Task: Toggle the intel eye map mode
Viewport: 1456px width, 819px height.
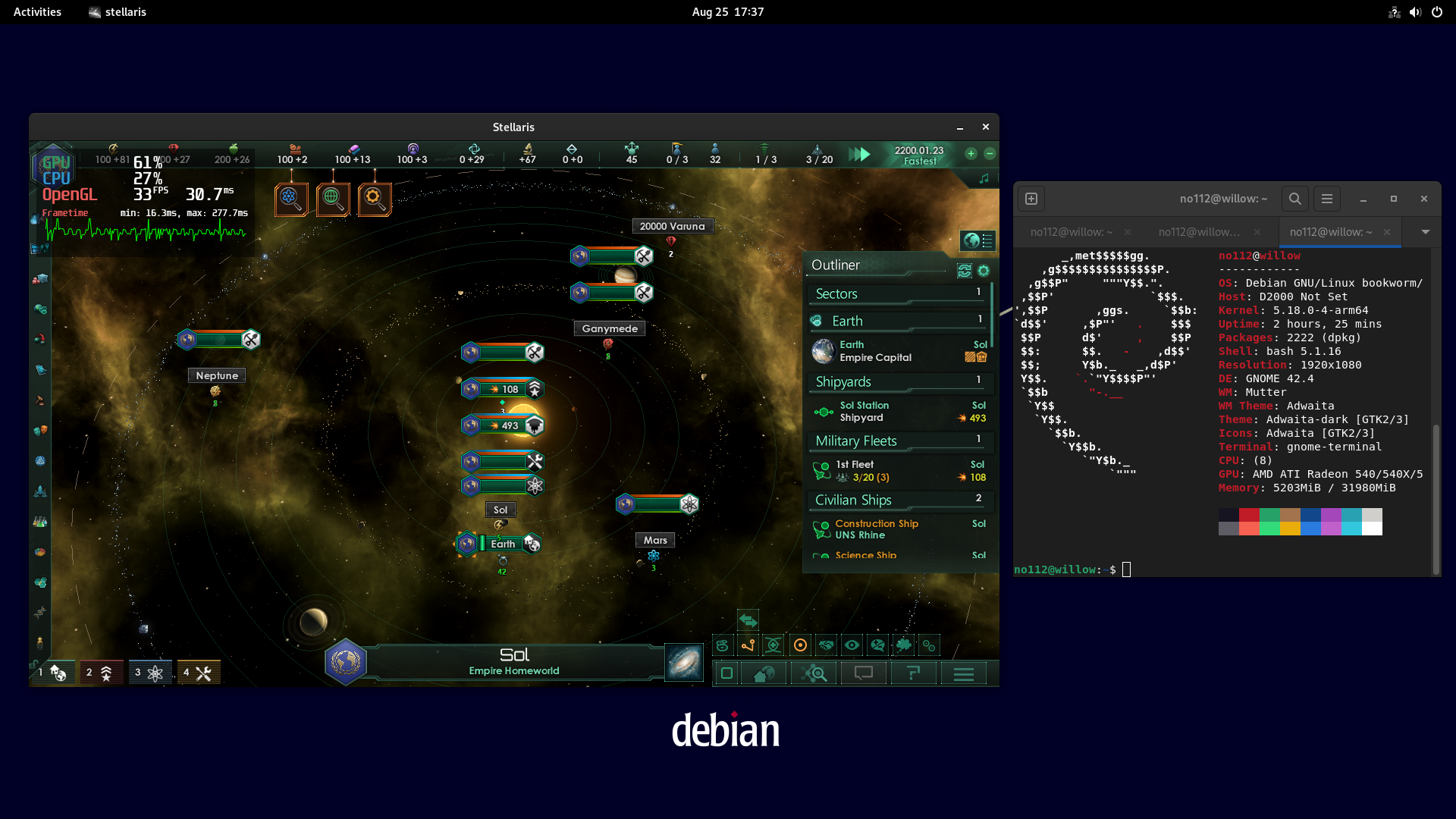Action: [x=852, y=645]
